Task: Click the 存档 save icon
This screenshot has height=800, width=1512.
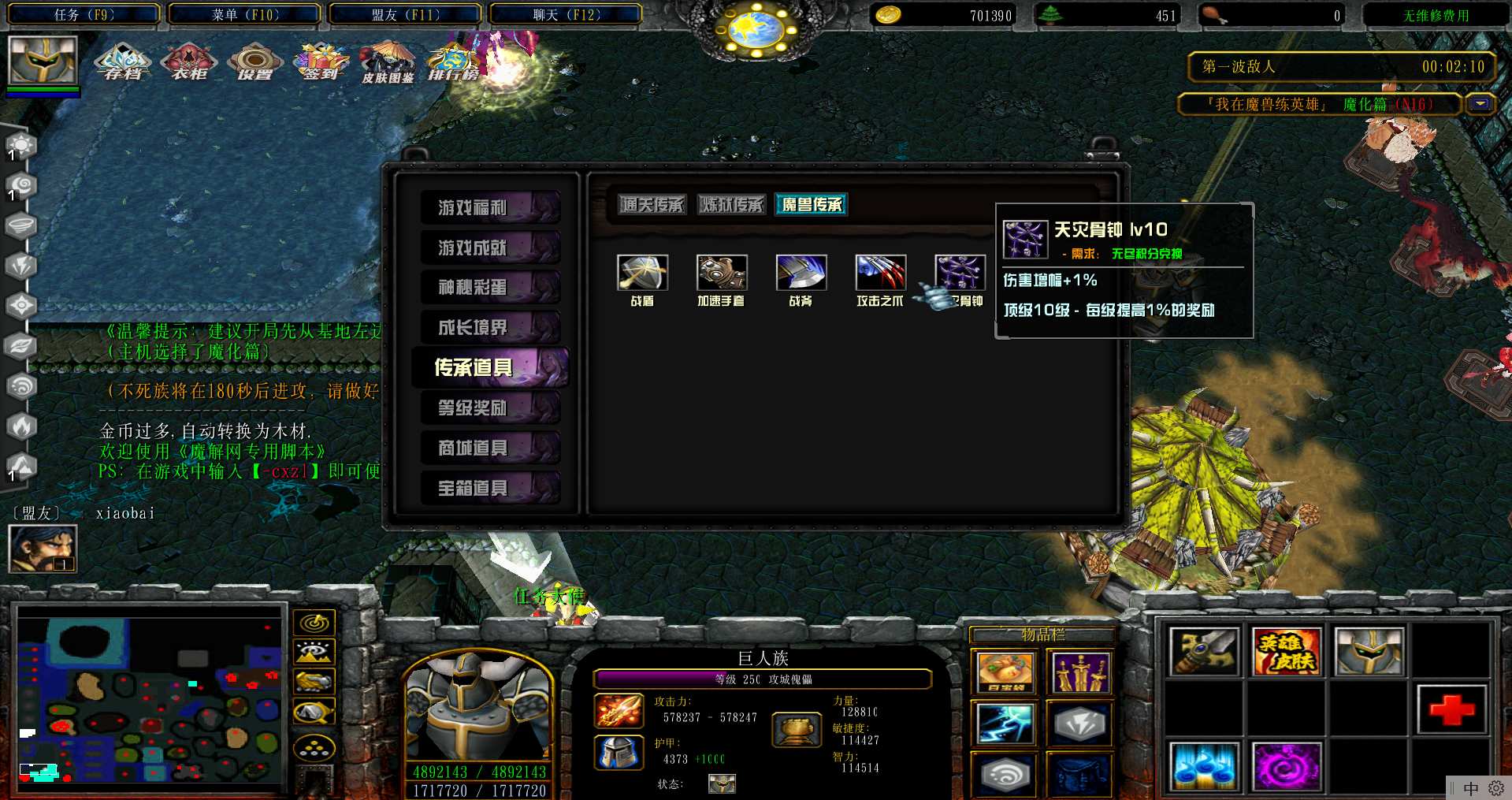Action: [122, 61]
